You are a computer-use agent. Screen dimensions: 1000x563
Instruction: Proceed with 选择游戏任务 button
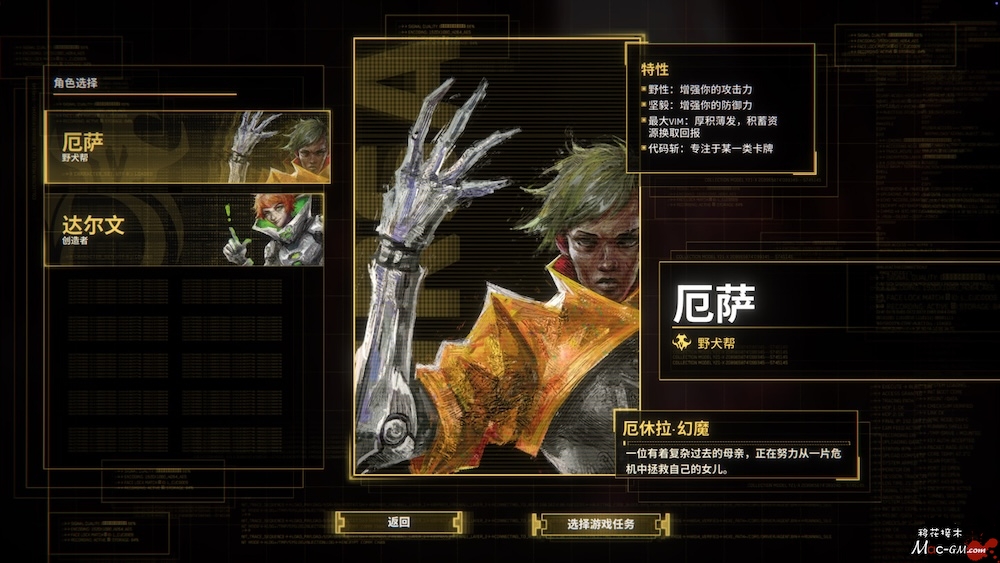[x=599, y=524]
